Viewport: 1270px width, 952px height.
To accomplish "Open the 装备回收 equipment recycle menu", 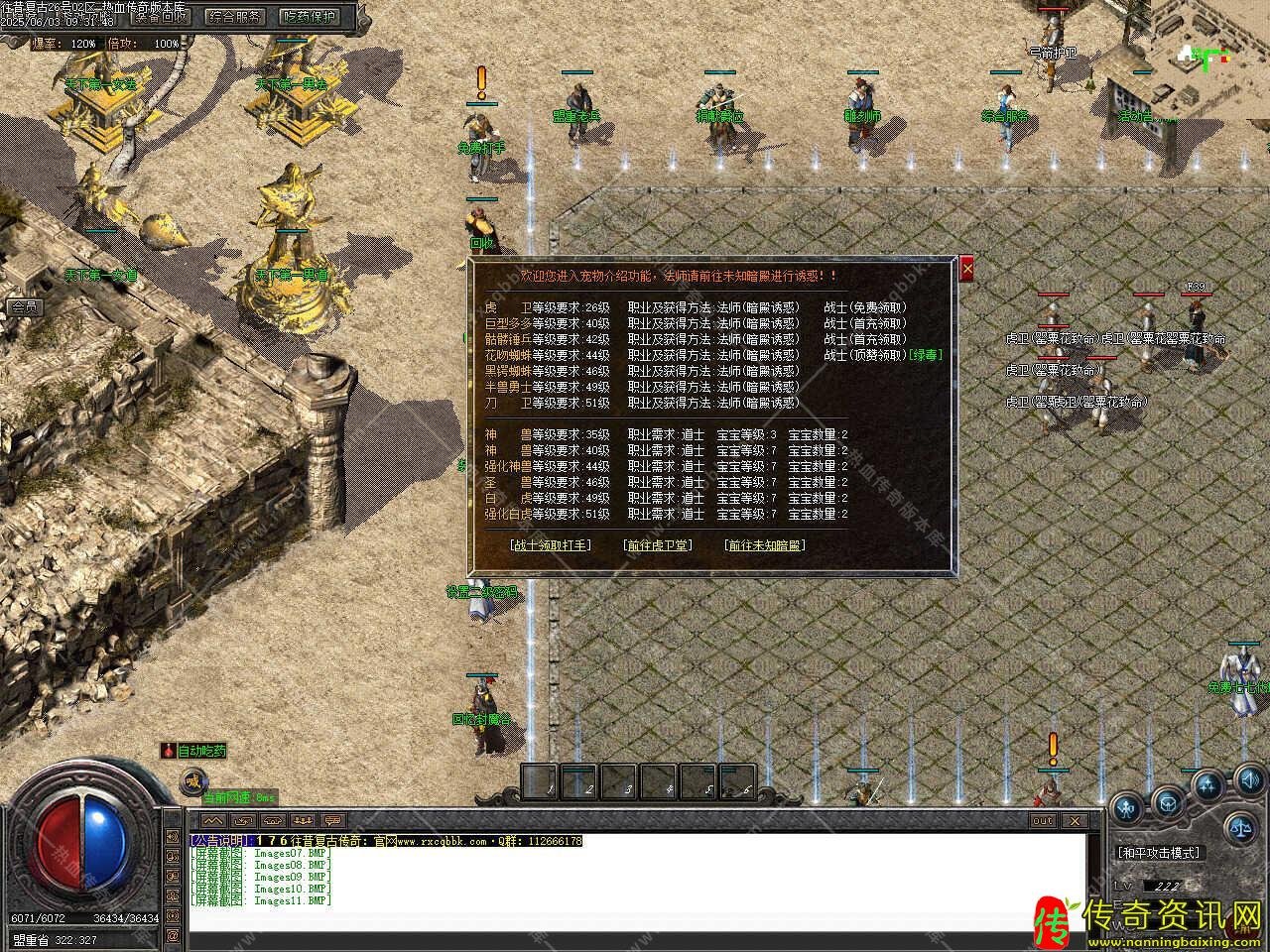I will coord(162,16).
